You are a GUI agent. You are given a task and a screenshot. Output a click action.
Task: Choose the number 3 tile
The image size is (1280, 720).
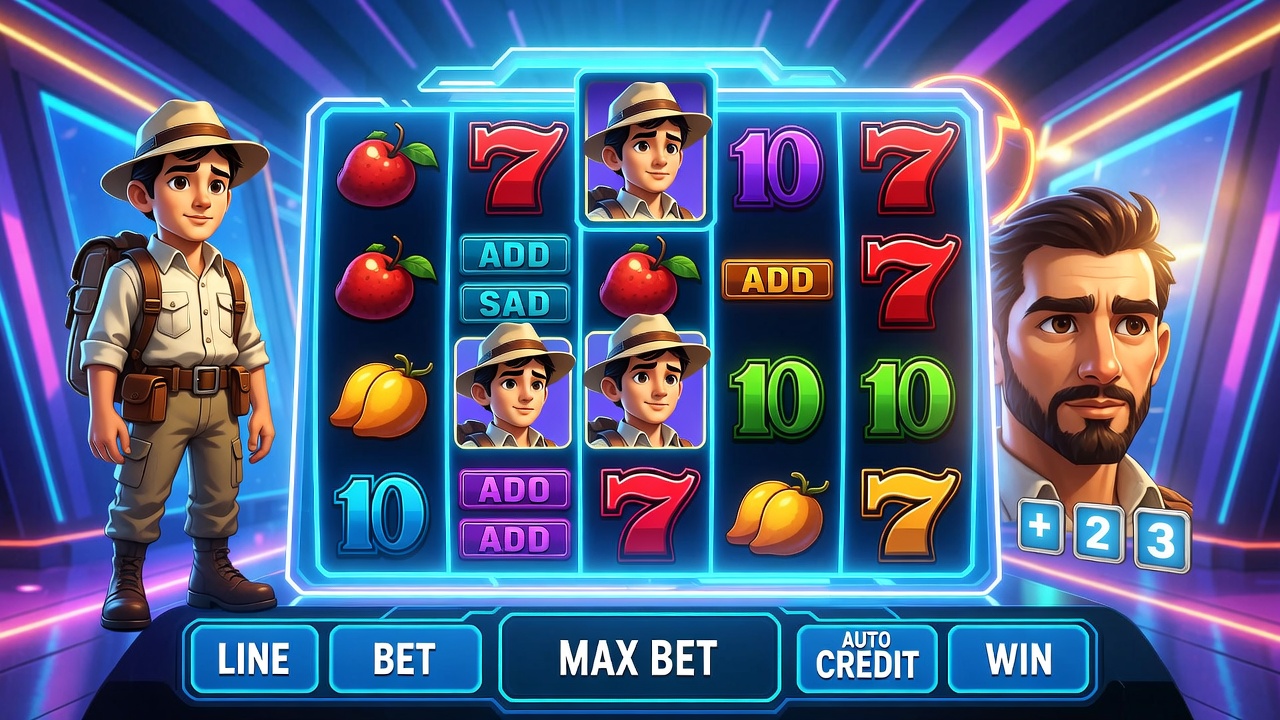tap(1160, 541)
